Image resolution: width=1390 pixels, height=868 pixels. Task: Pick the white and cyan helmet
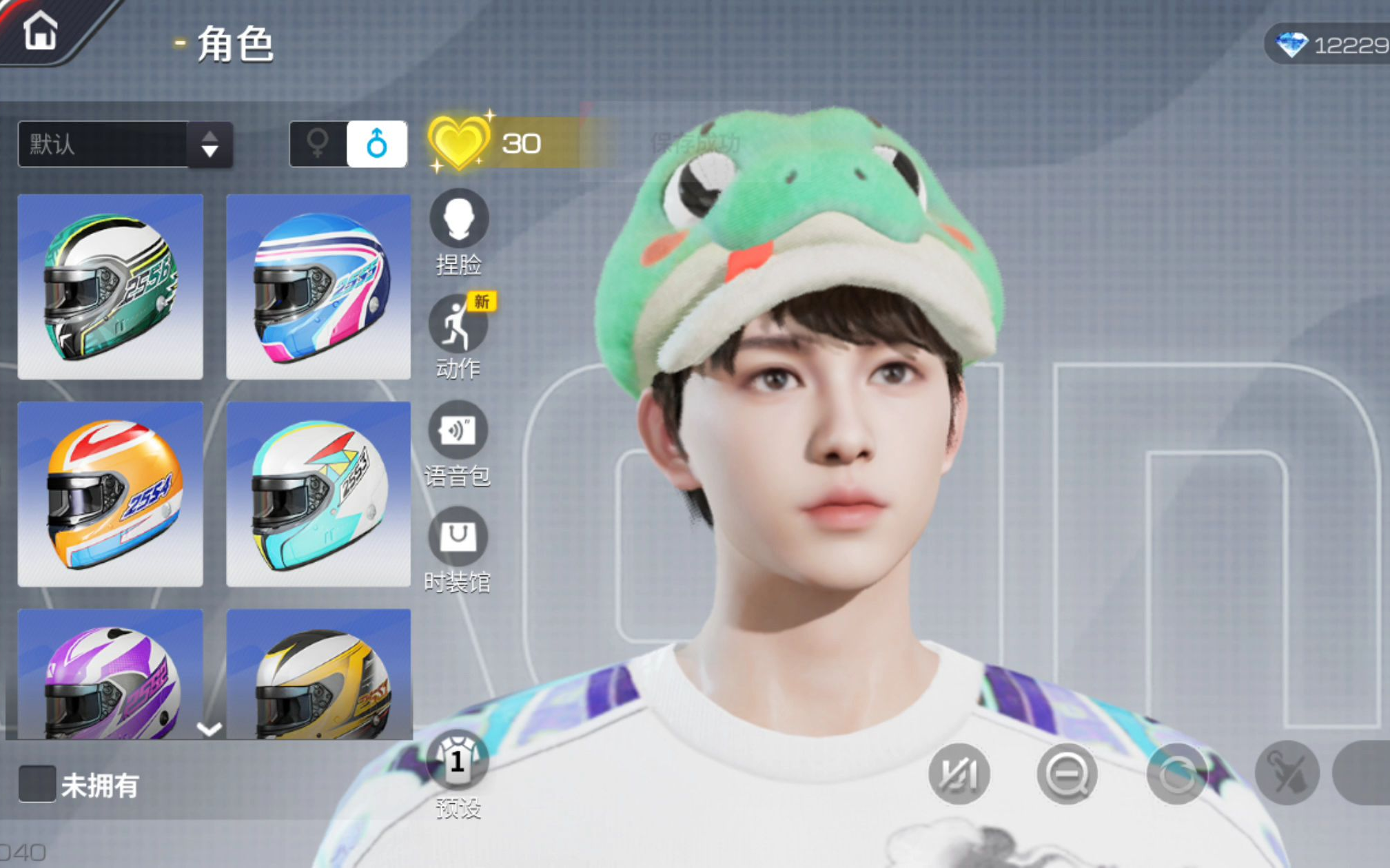pyautogui.click(x=318, y=494)
